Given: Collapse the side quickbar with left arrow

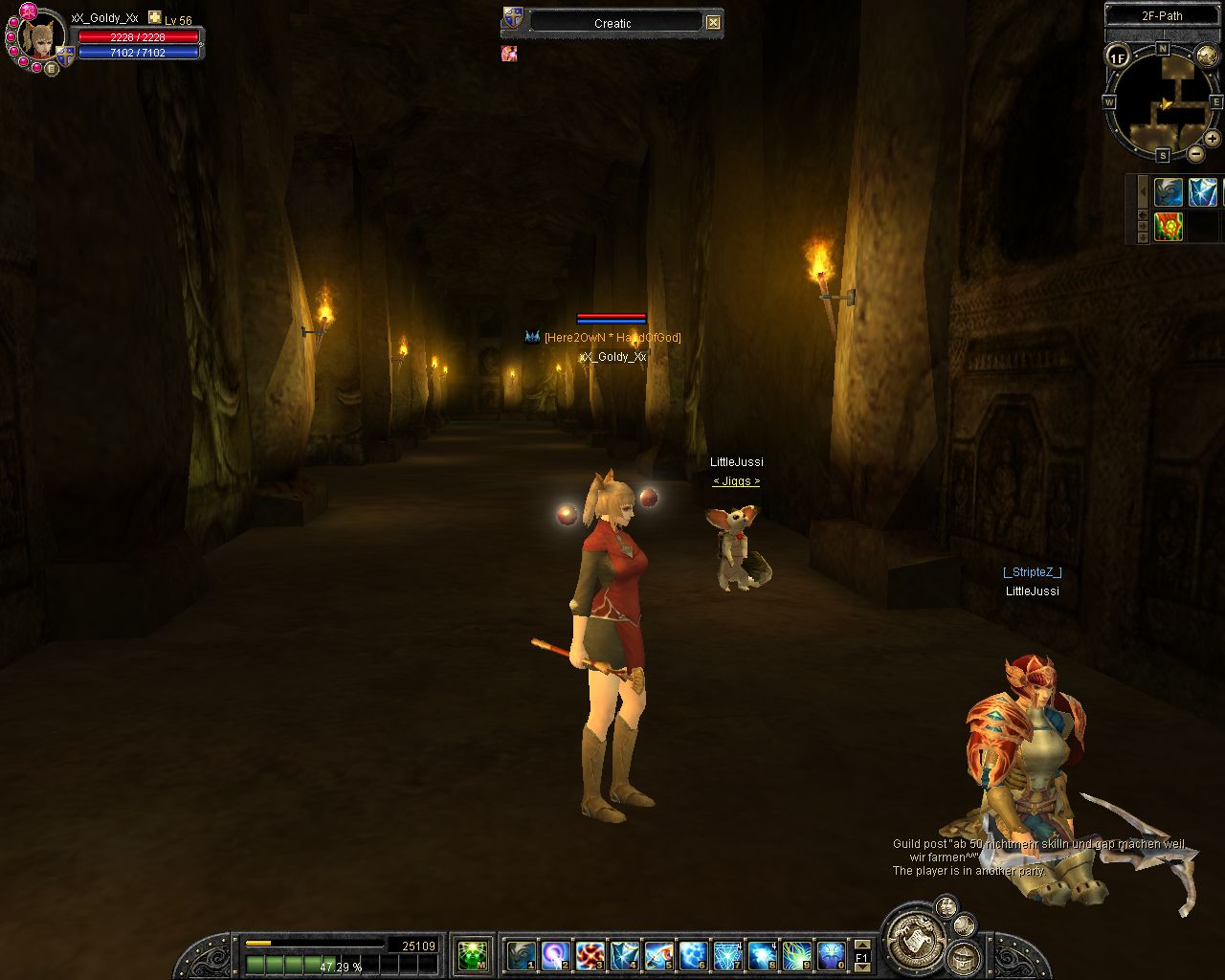Looking at the screenshot, I should point(1142,191).
